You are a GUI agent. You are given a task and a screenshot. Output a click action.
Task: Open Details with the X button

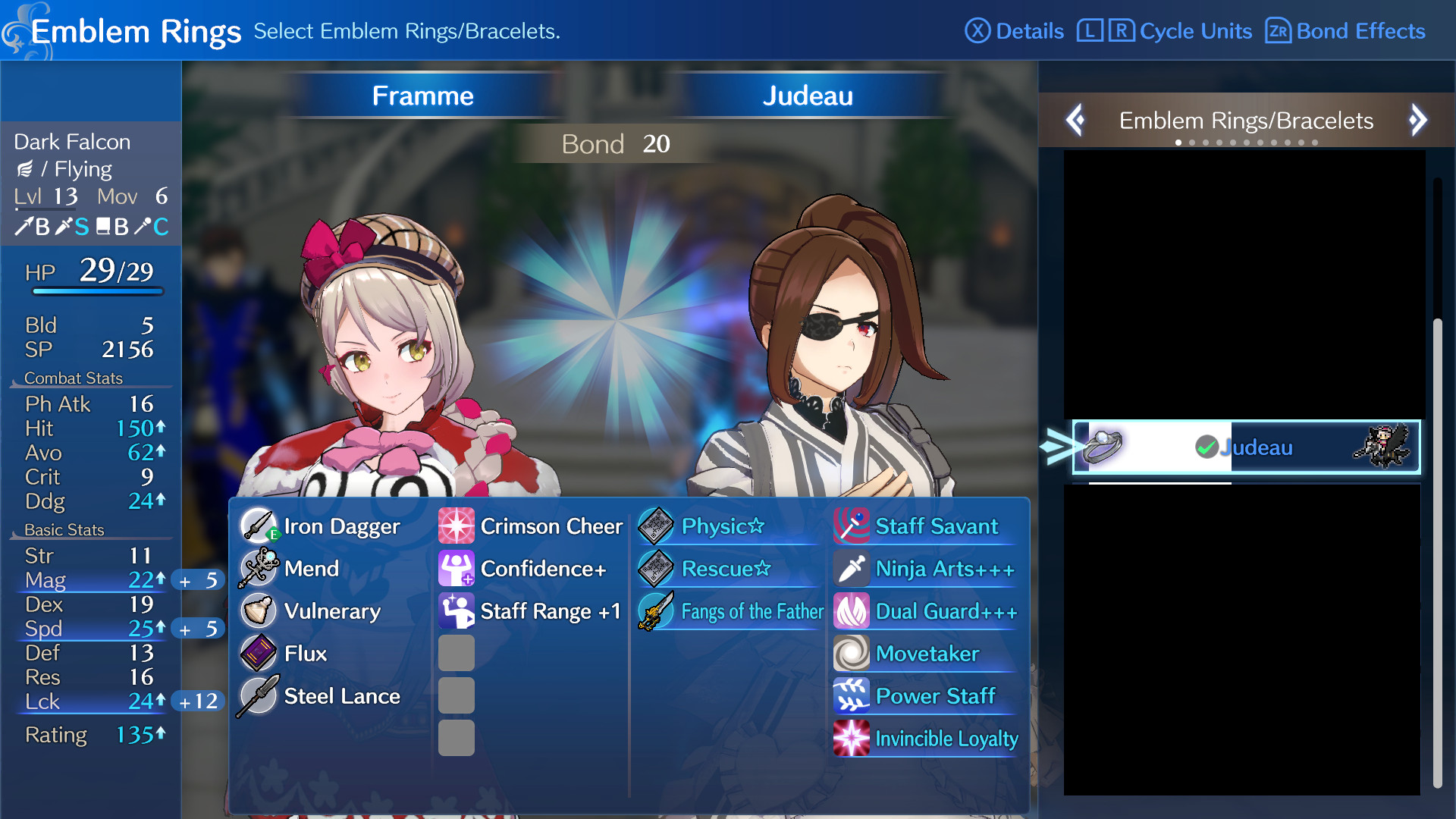pos(978,31)
